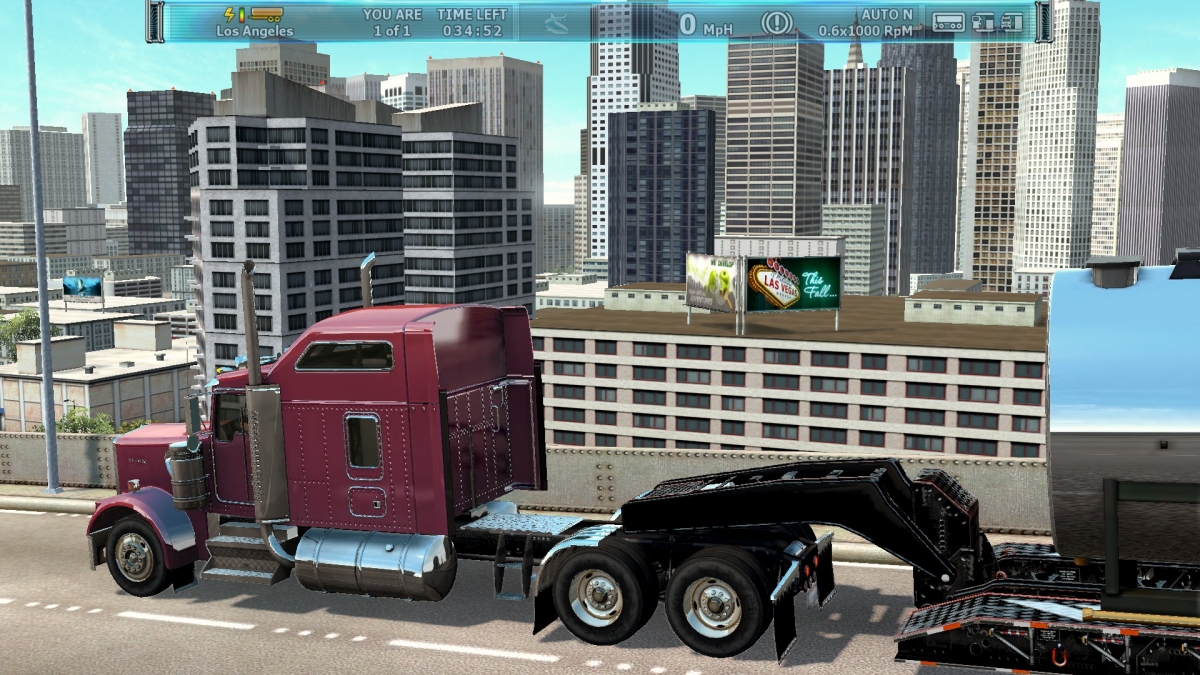Select the lightning bolt status icon
Viewport: 1200px width, 675px height.
(230, 14)
